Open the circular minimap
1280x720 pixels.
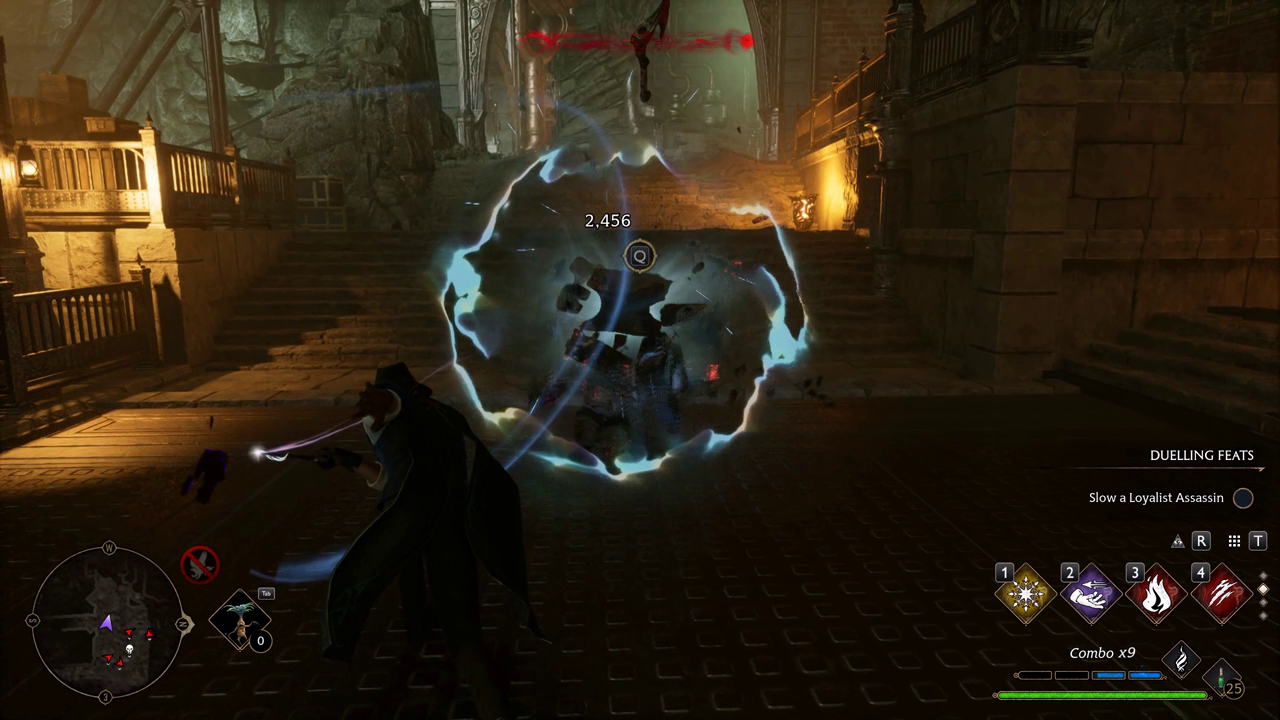click(x=107, y=622)
